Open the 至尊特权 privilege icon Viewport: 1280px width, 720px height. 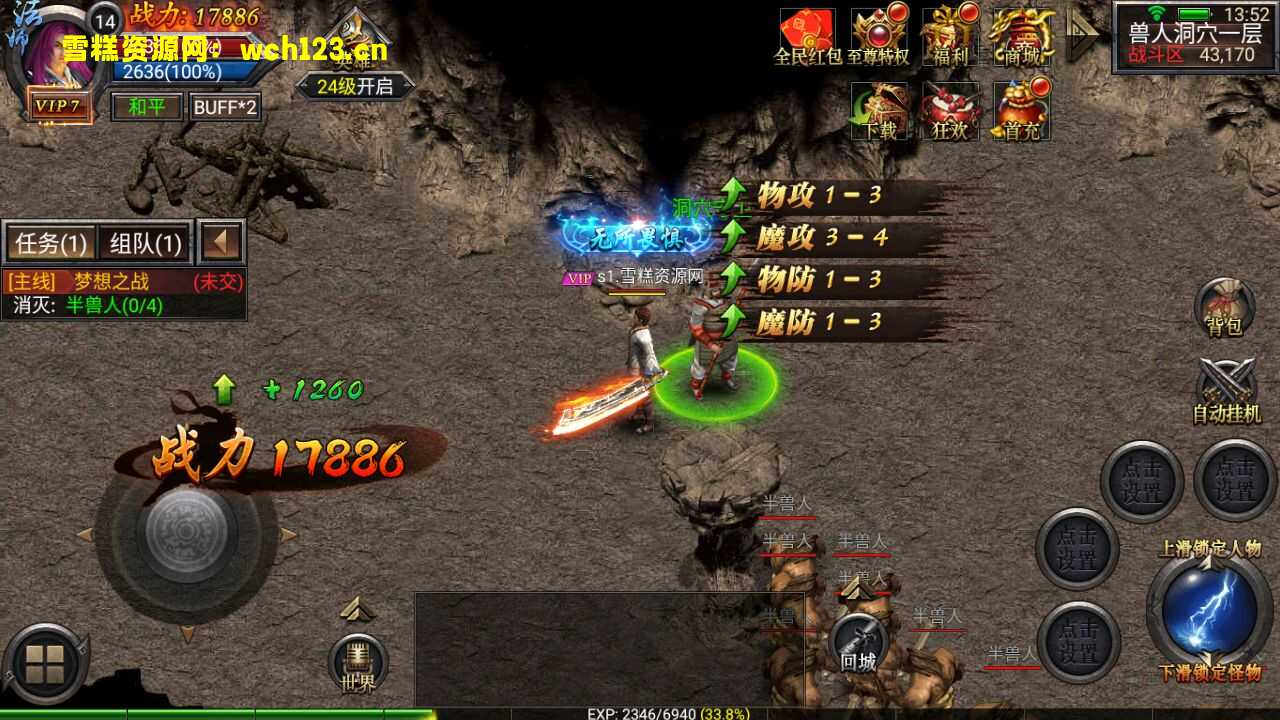879,37
